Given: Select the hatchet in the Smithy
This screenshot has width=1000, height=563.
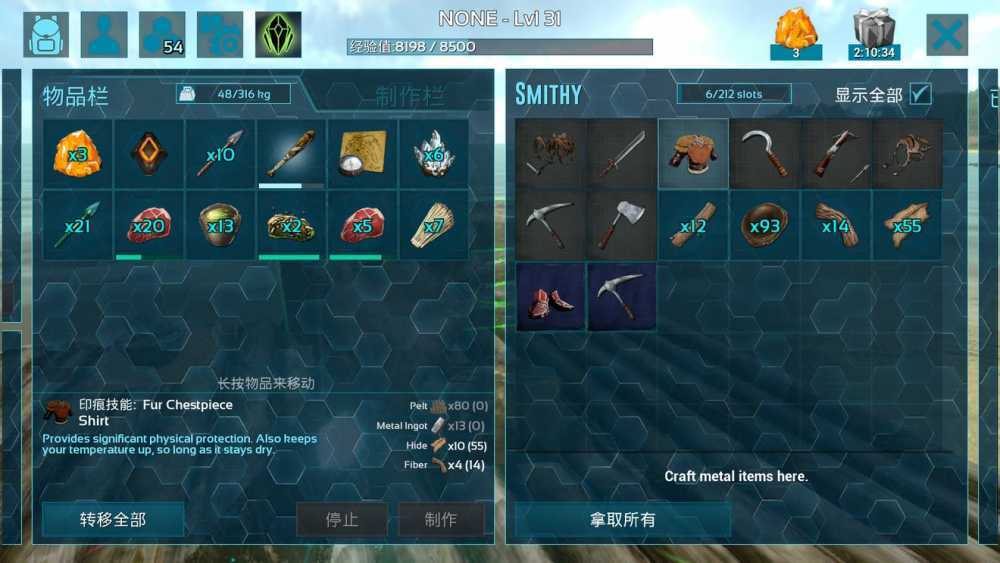Looking at the screenshot, I should tap(622, 225).
